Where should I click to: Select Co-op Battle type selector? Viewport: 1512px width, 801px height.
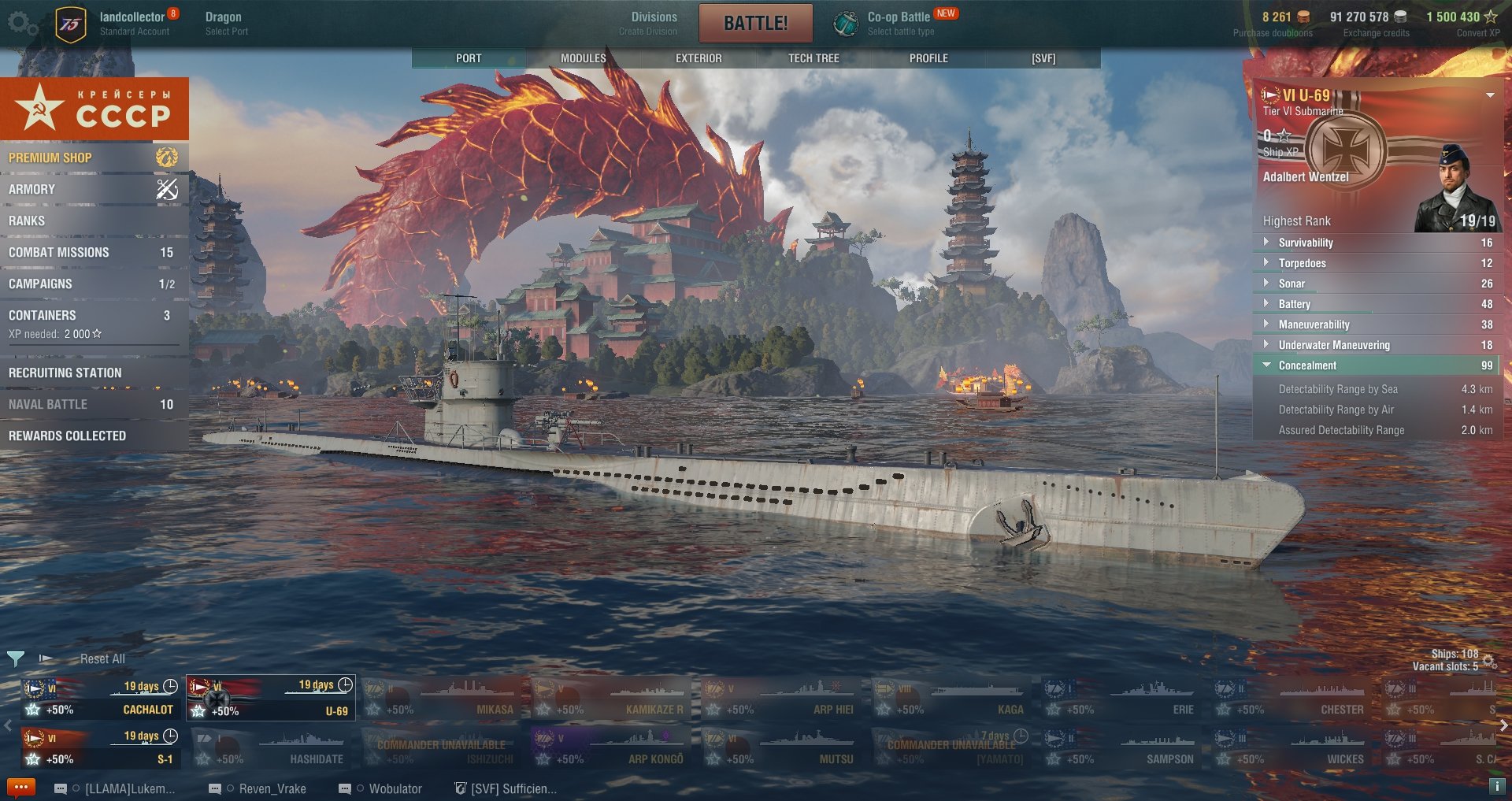coord(898,23)
